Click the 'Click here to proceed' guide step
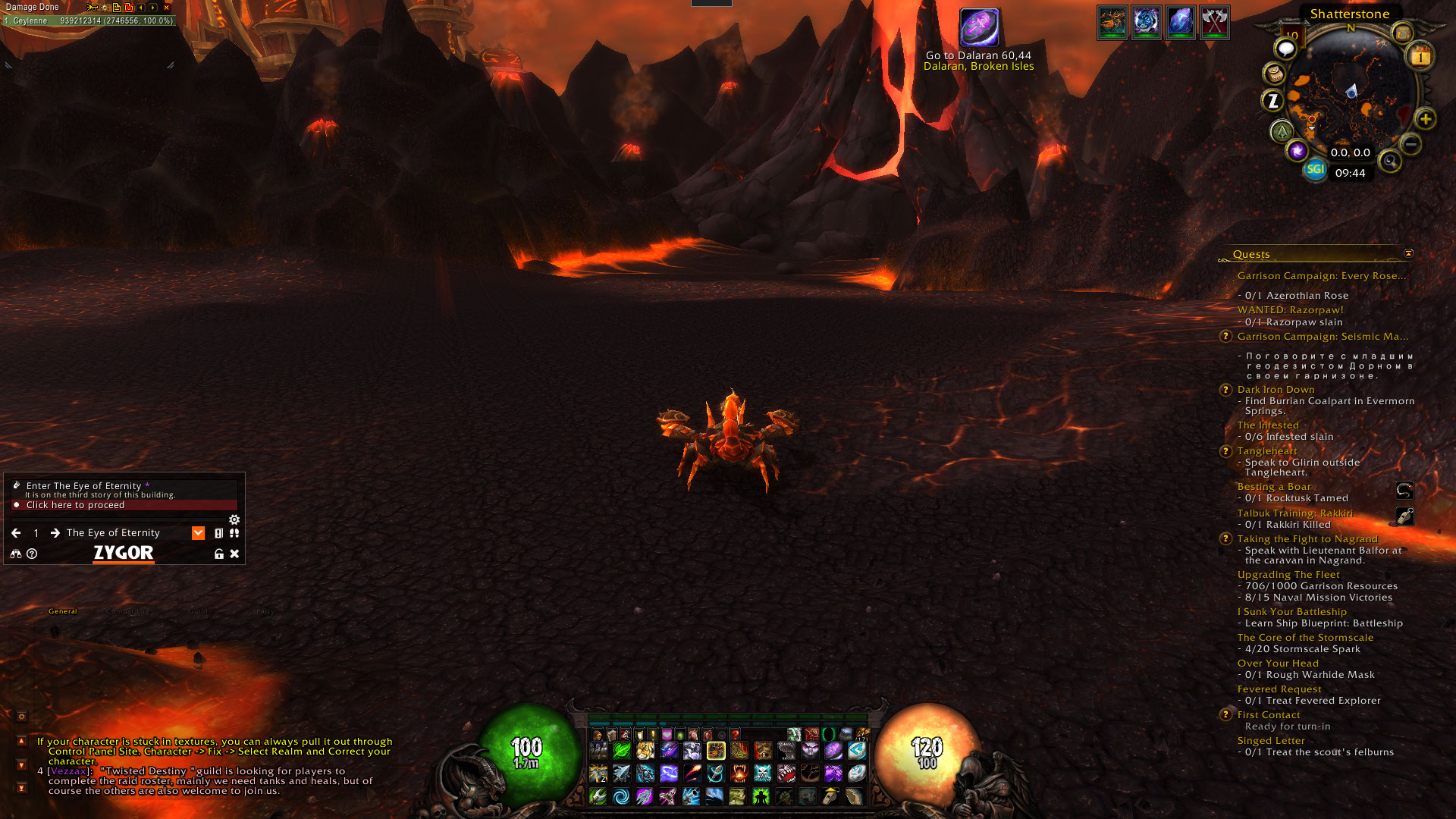 coord(76,505)
